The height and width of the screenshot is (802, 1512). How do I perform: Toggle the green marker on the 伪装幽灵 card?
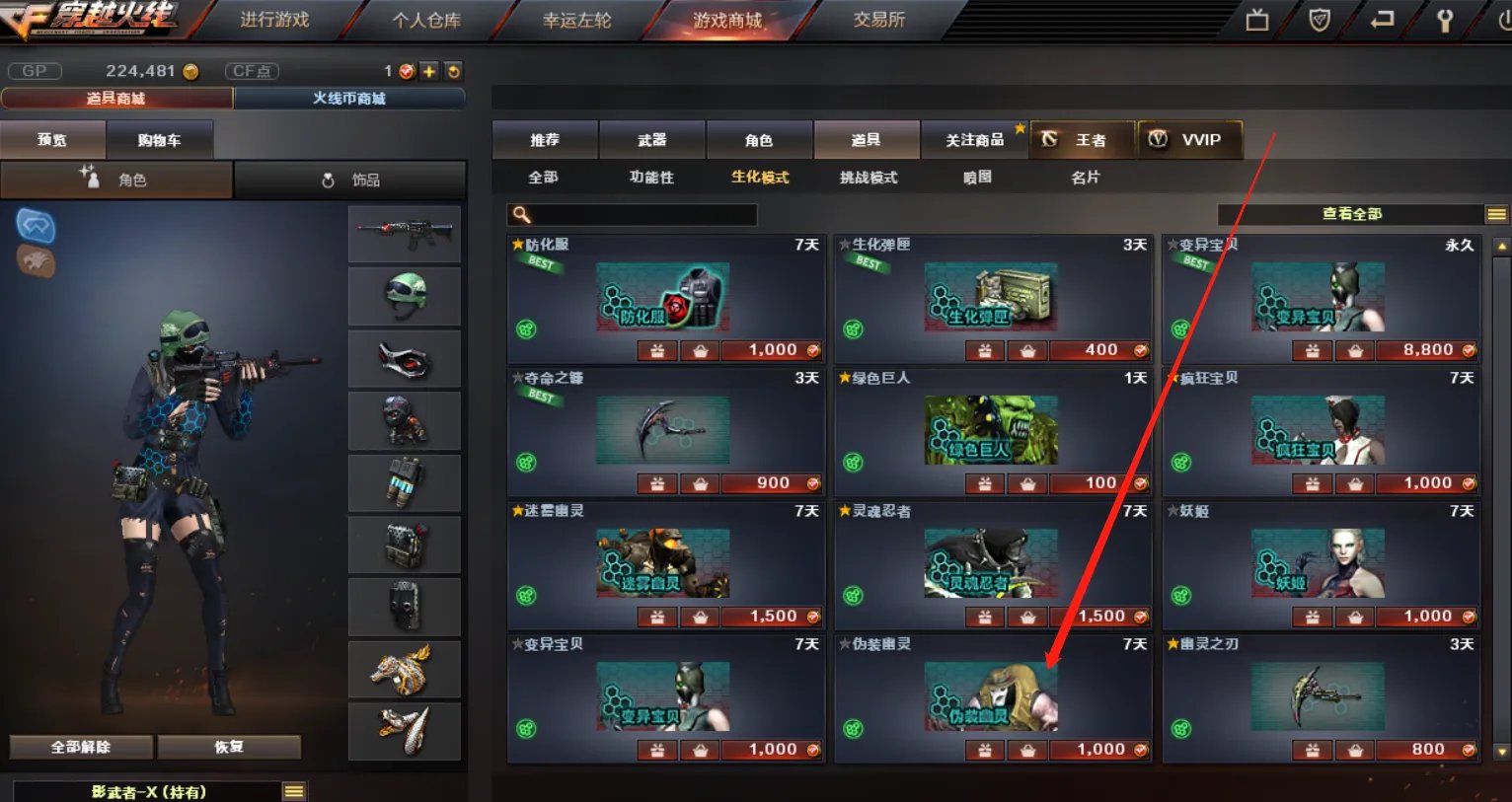tap(853, 729)
